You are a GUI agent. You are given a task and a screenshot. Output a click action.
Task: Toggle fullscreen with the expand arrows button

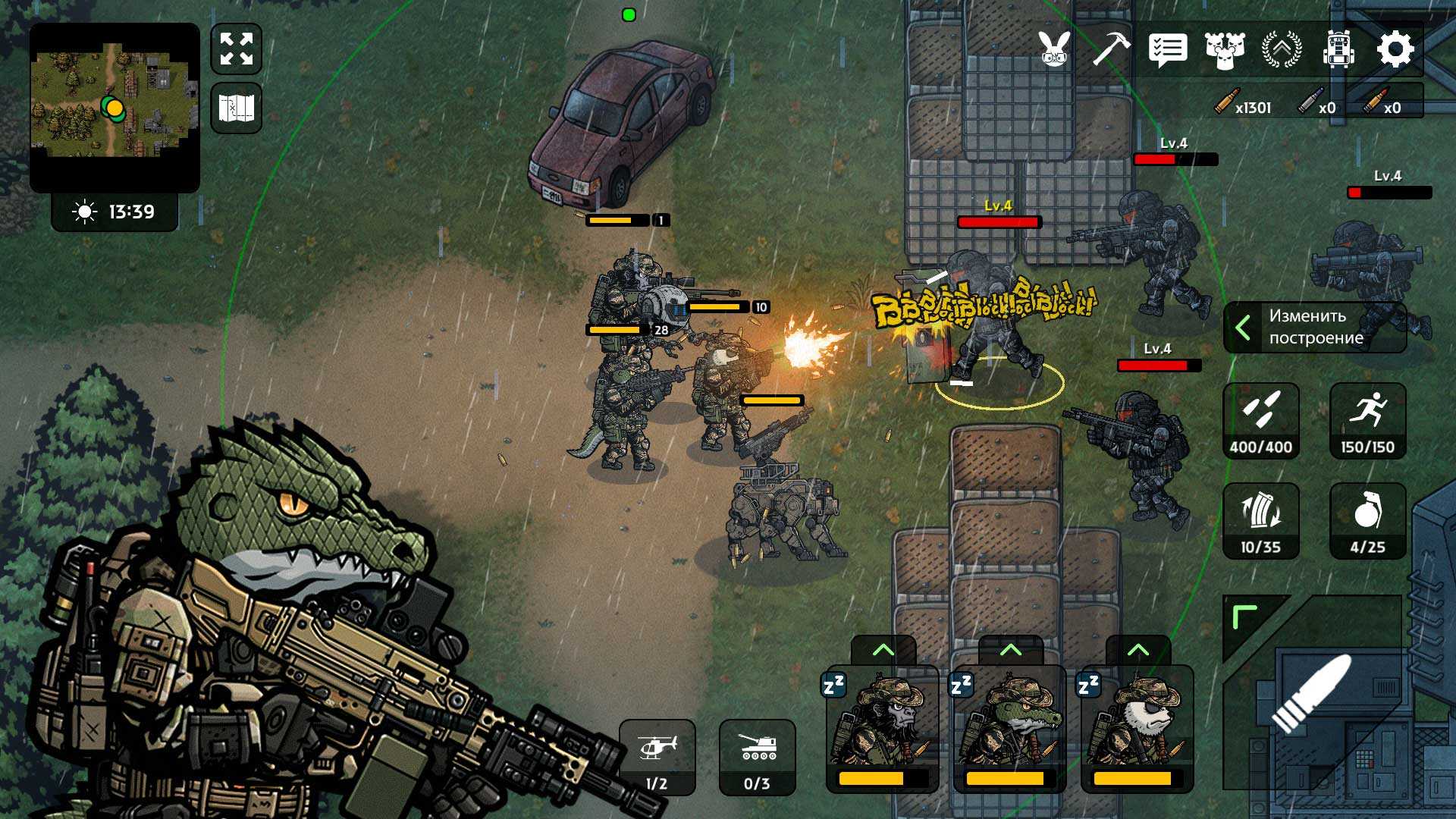point(237,49)
